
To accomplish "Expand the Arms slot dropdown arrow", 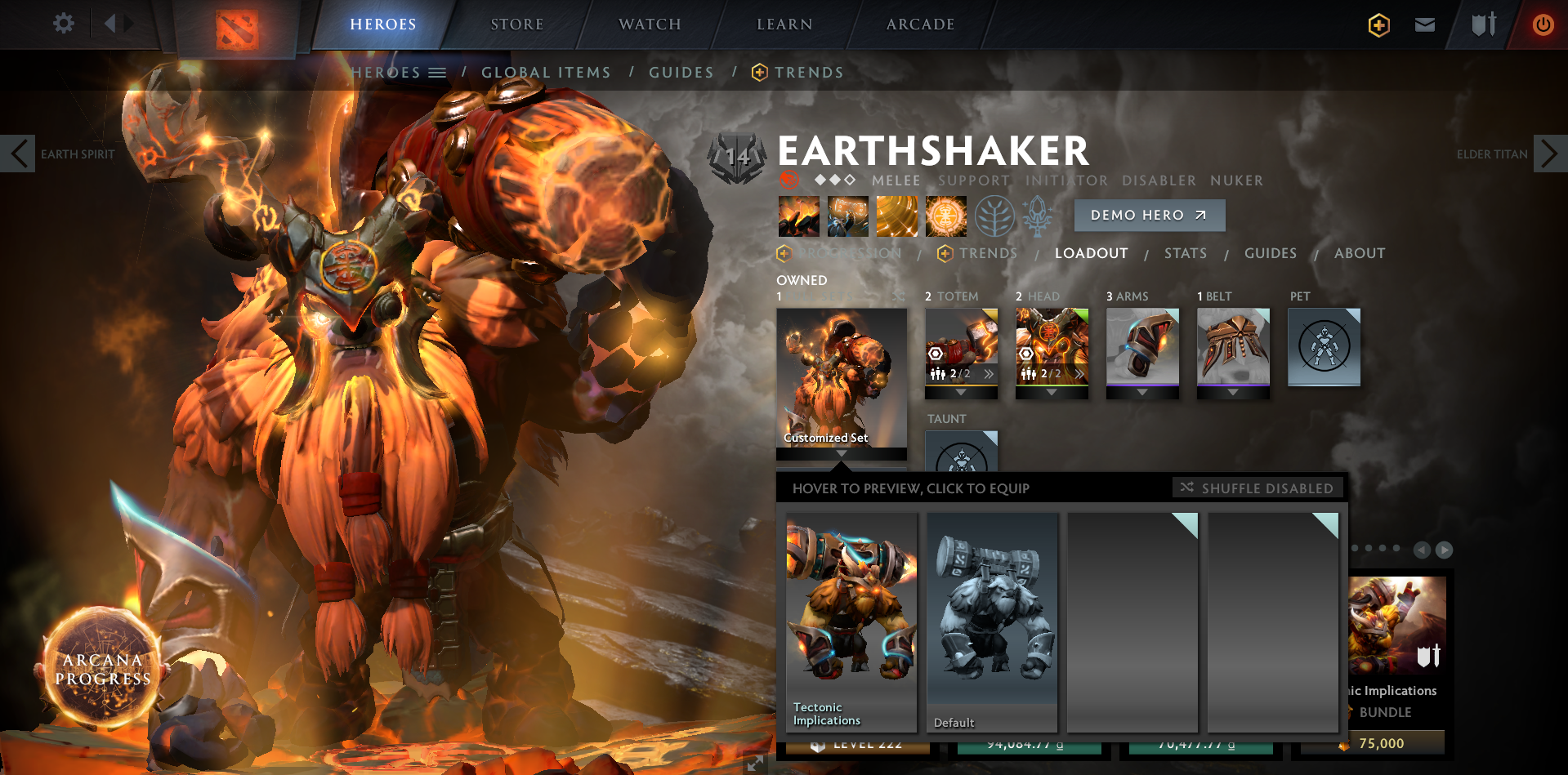I will point(1141,391).
